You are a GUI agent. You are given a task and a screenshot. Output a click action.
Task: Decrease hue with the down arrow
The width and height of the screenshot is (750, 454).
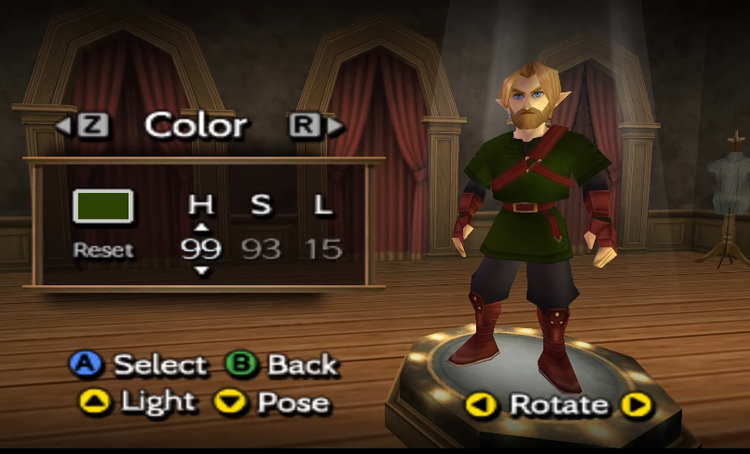(x=201, y=271)
